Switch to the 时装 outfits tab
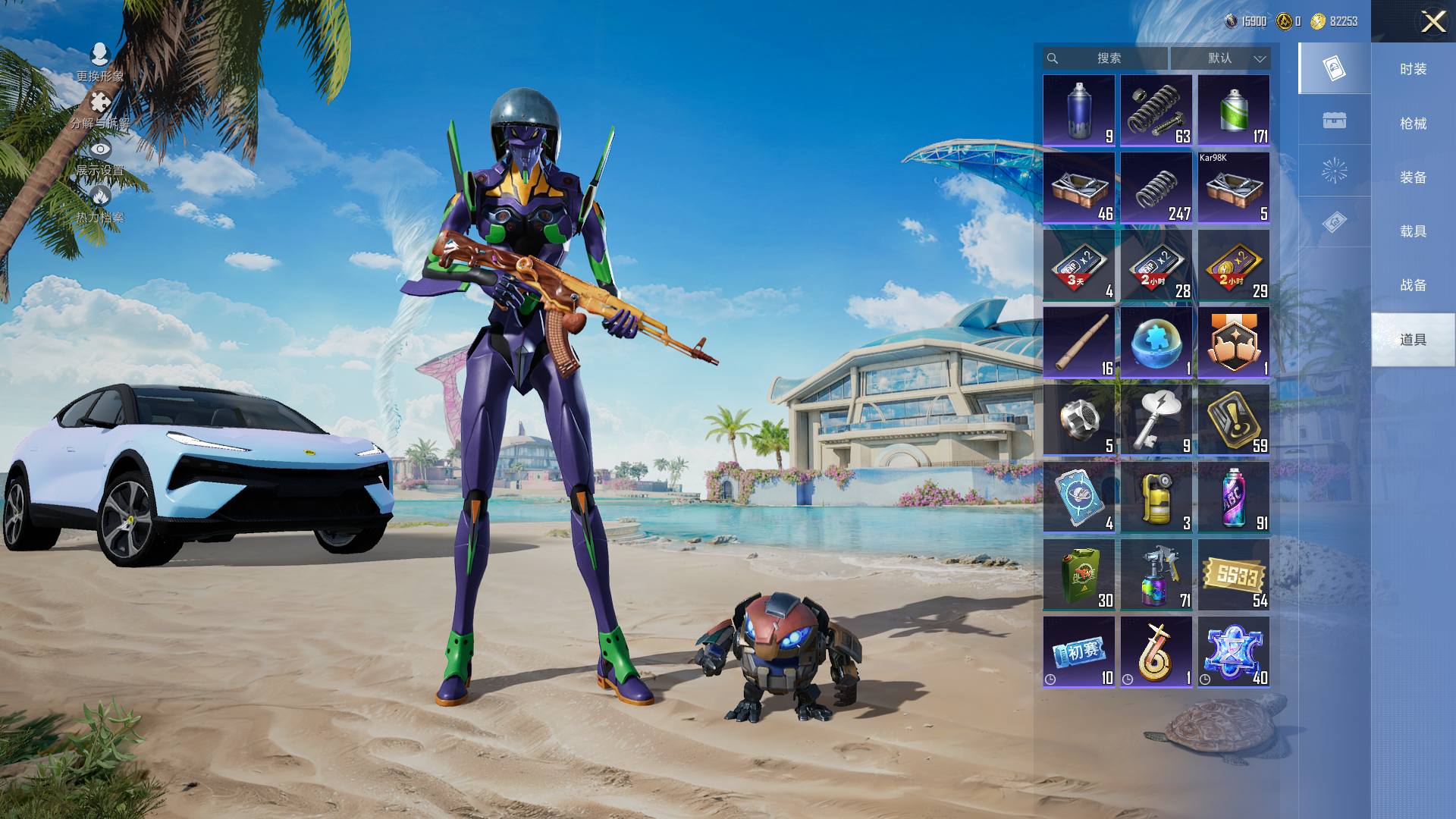The image size is (1456, 819). [1413, 69]
